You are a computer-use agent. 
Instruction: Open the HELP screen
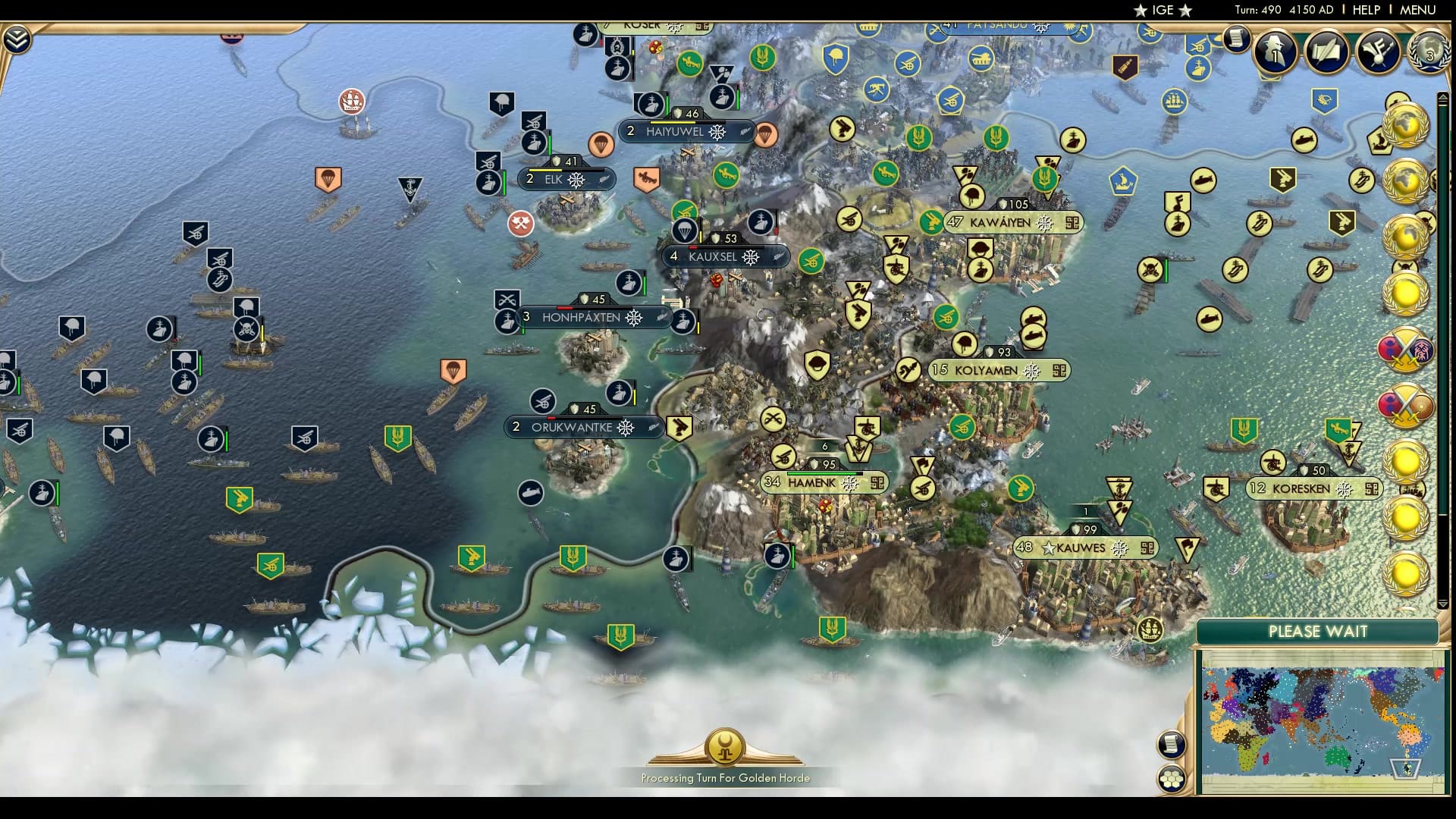[1366, 10]
